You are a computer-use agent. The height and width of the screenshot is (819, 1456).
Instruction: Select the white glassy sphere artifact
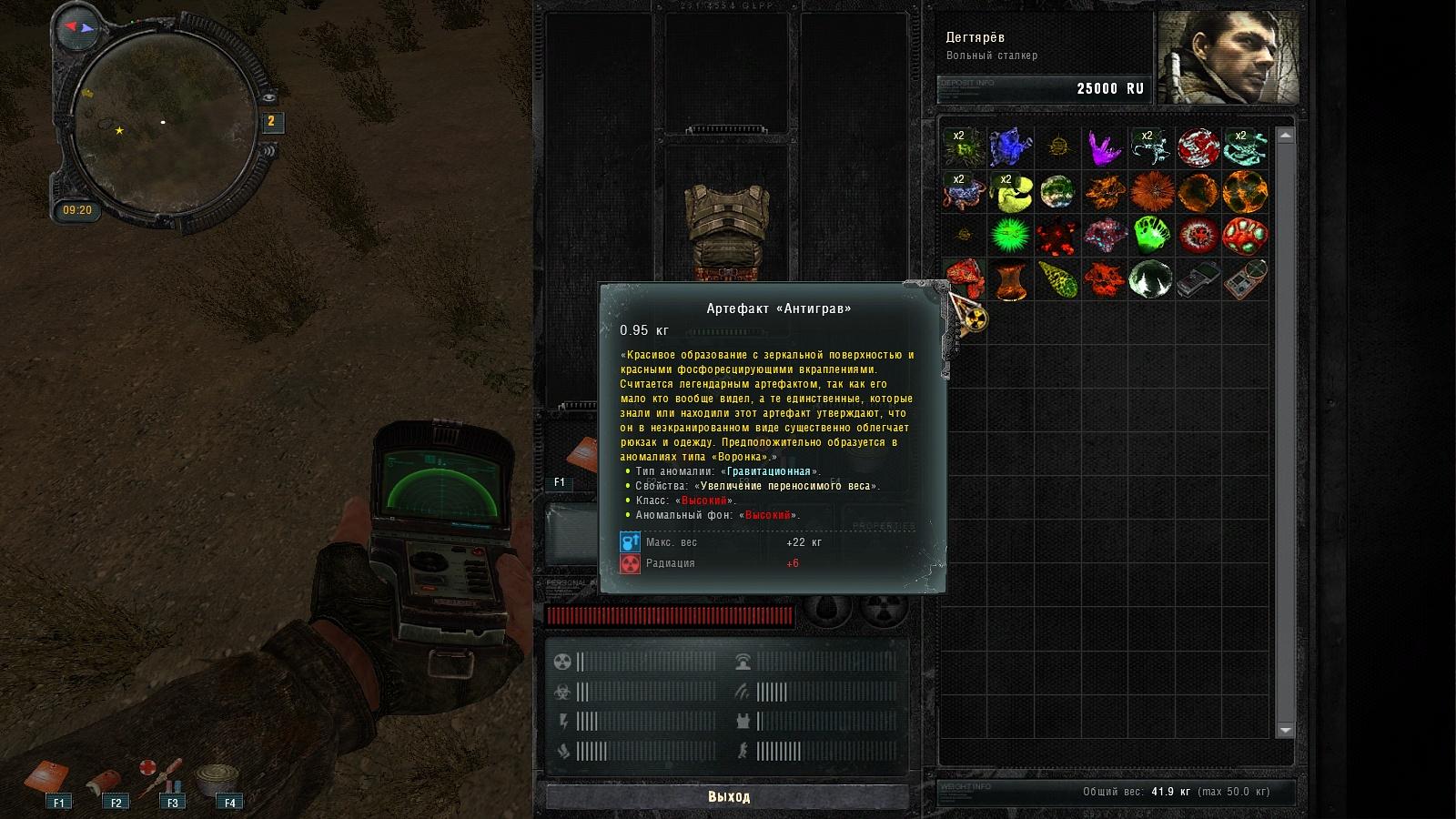(x=1150, y=279)
